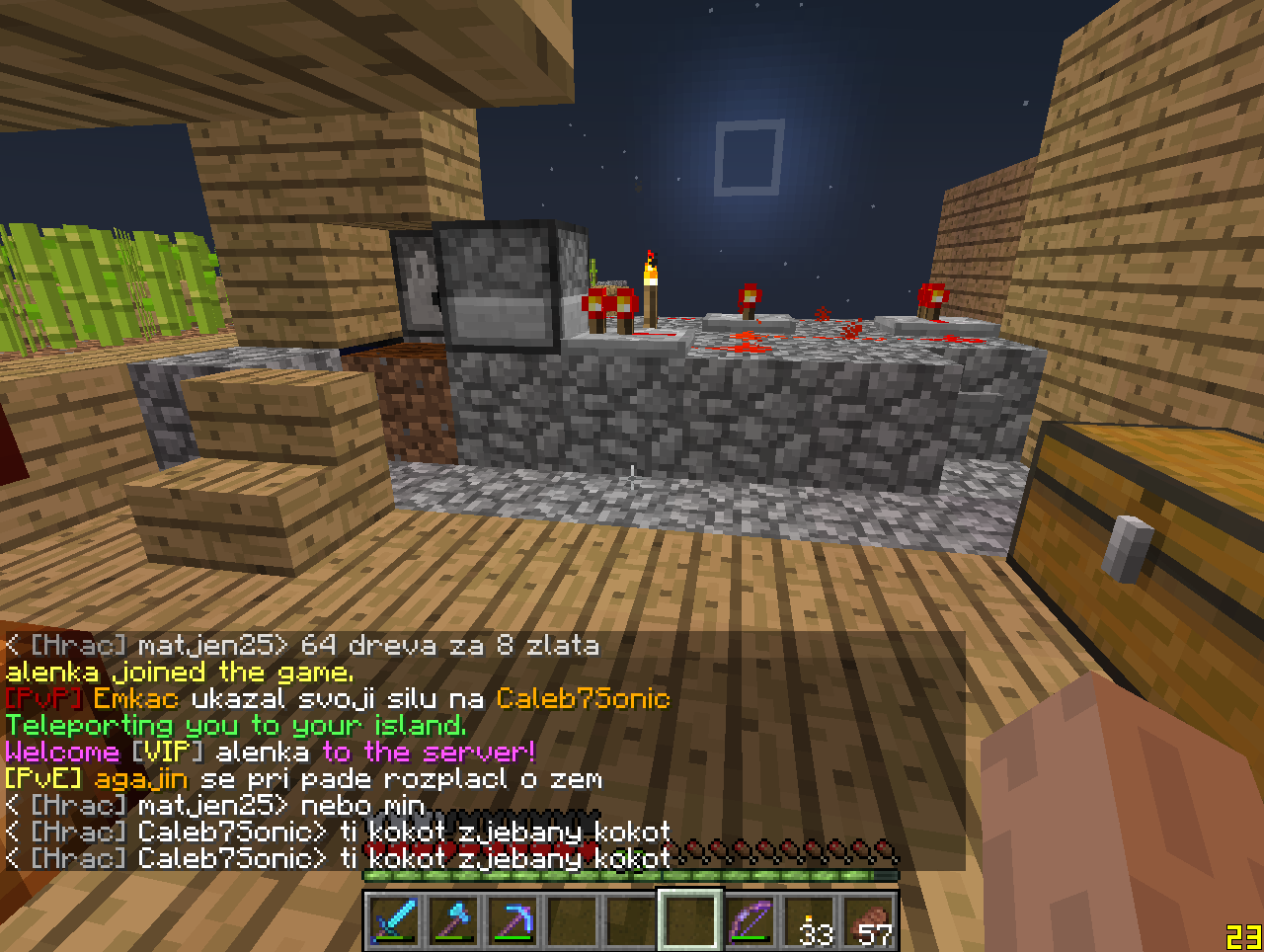The width and height of the screenshot is (1264, 952).
Task: Pick the cooked meat stack of 57
Action: click(871, 920)
